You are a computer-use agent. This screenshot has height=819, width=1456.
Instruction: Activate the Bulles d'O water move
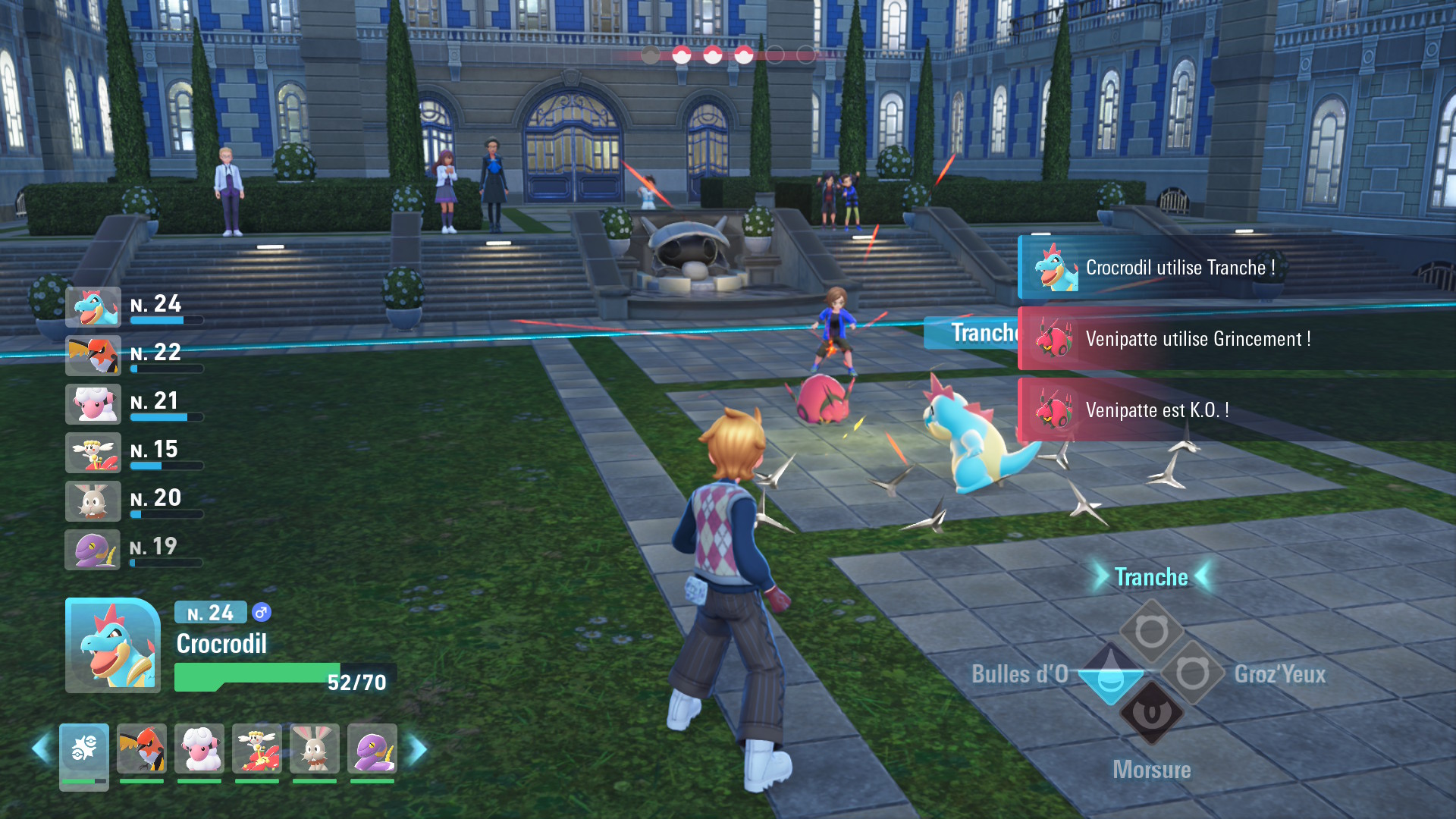coord(1110,674)
